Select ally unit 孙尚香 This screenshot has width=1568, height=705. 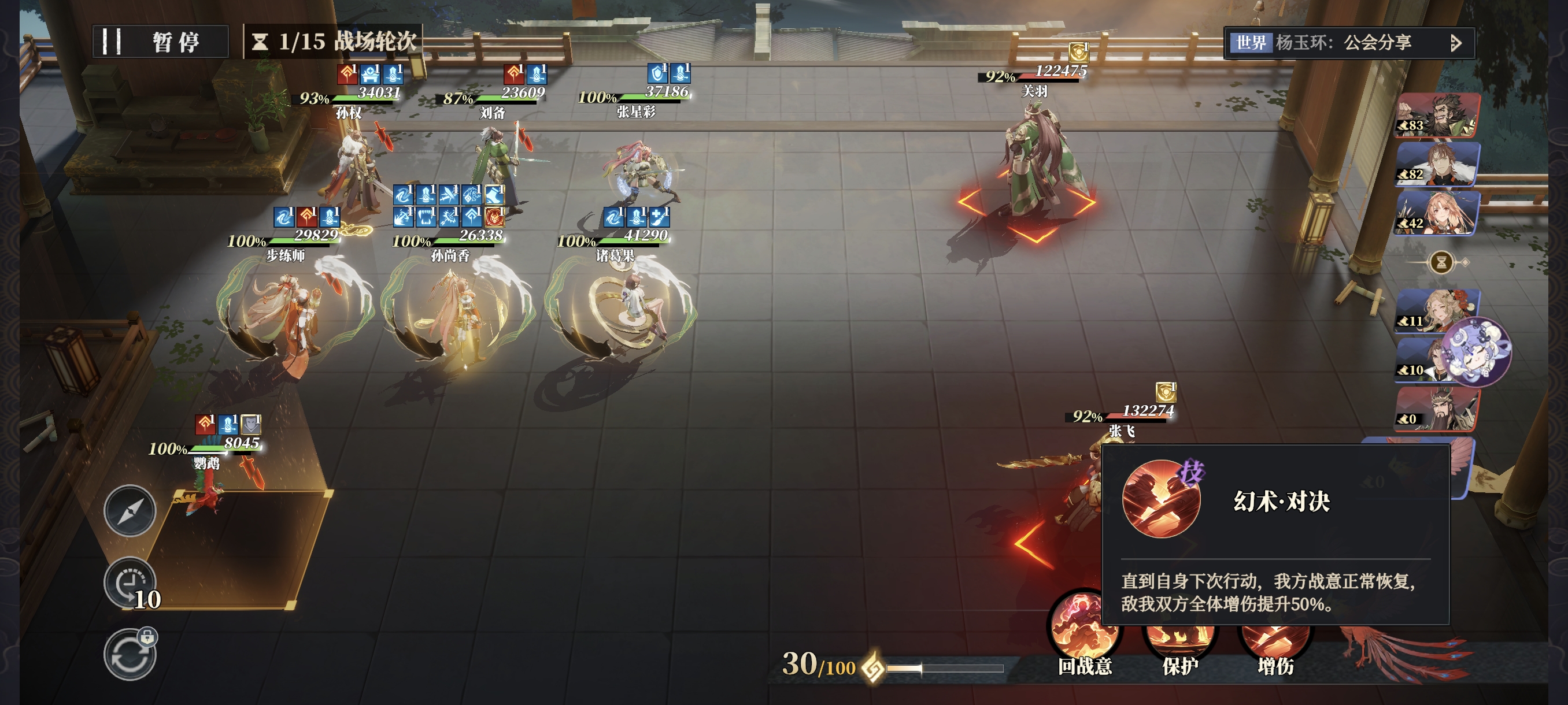[x=458, y=310]
